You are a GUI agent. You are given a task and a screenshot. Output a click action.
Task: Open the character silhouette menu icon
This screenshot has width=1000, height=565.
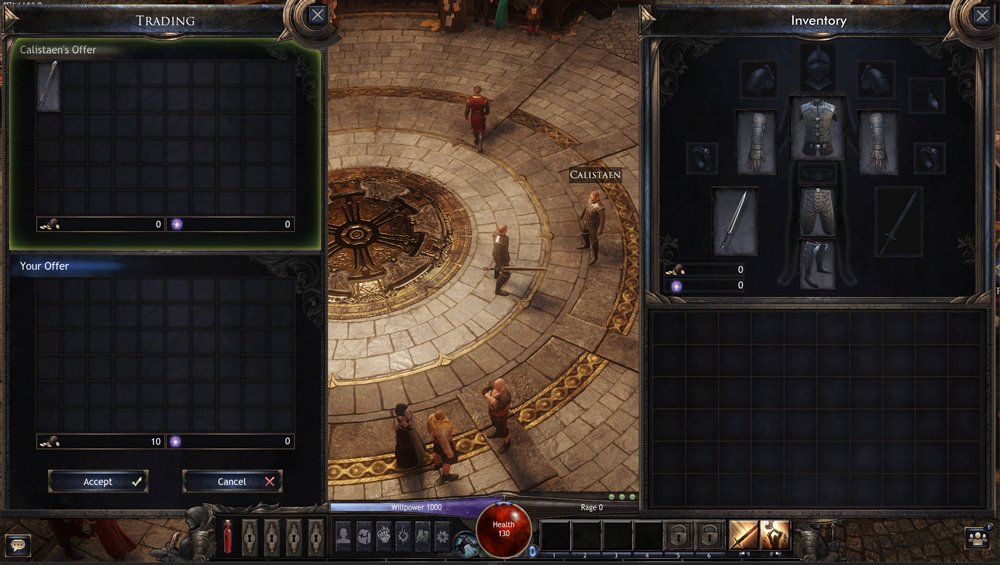pos(344,536)
